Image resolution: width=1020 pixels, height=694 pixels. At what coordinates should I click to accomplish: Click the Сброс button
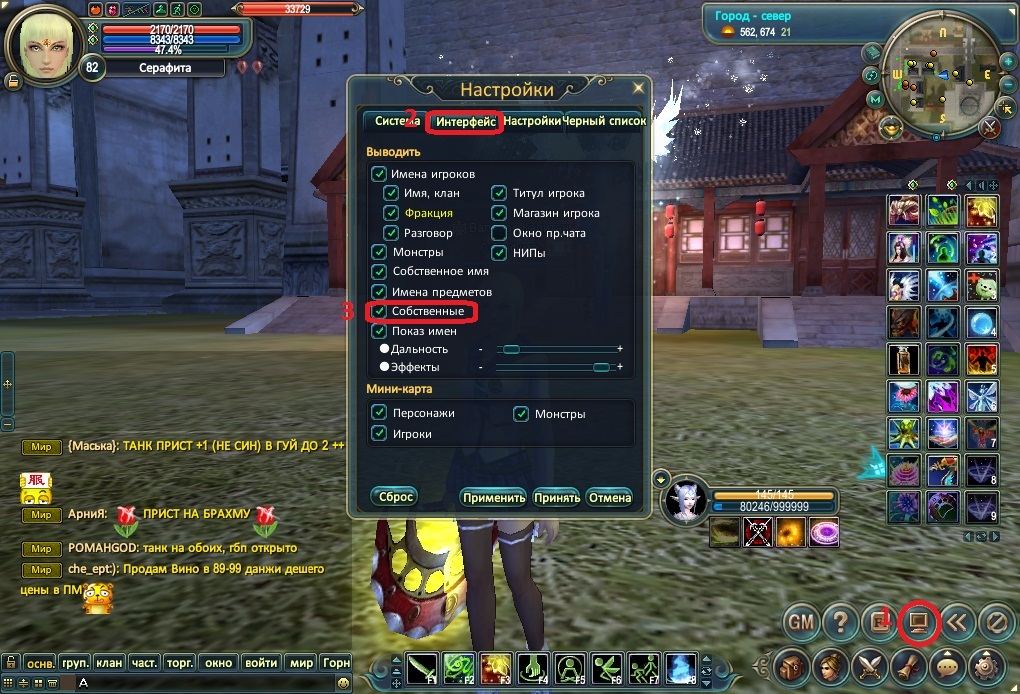[x=393, y=496]
